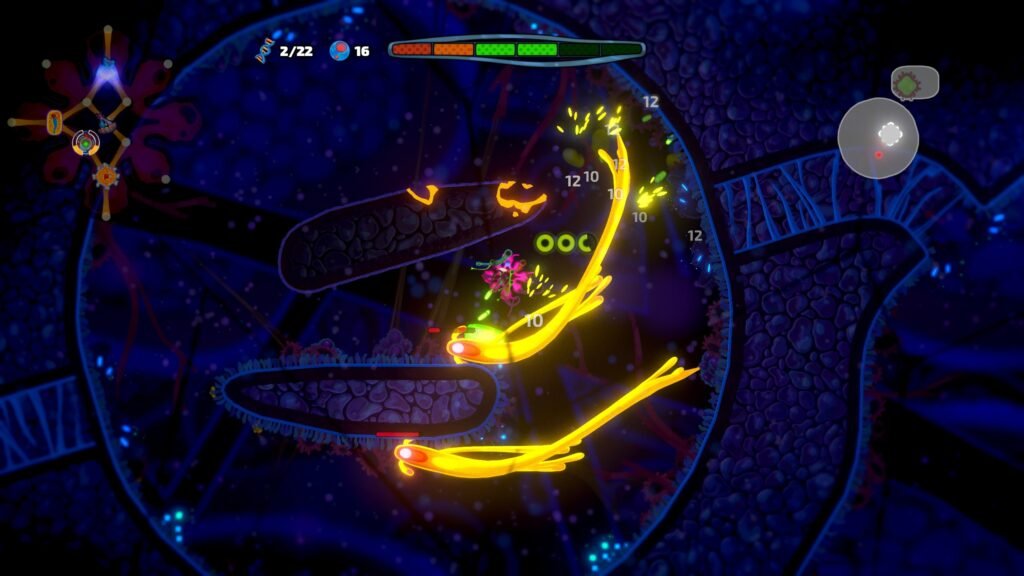Select the green-core node in the skill diagram
Image resolution: width=1024 pixels, height=576 pixels.
[x=86, y=145]
